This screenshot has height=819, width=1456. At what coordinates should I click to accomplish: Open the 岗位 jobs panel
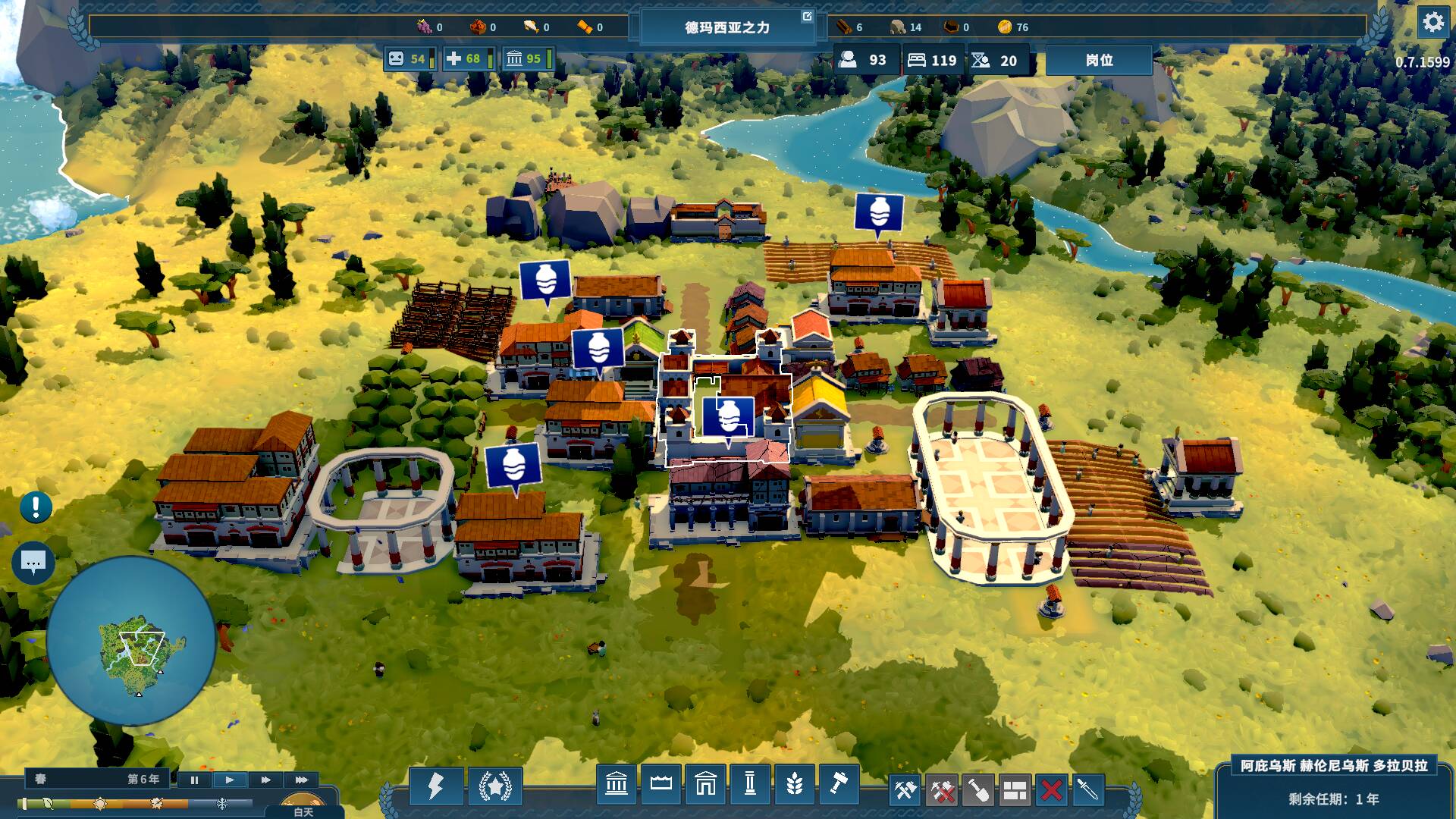pyautogui.click(x=1099, y=61)
